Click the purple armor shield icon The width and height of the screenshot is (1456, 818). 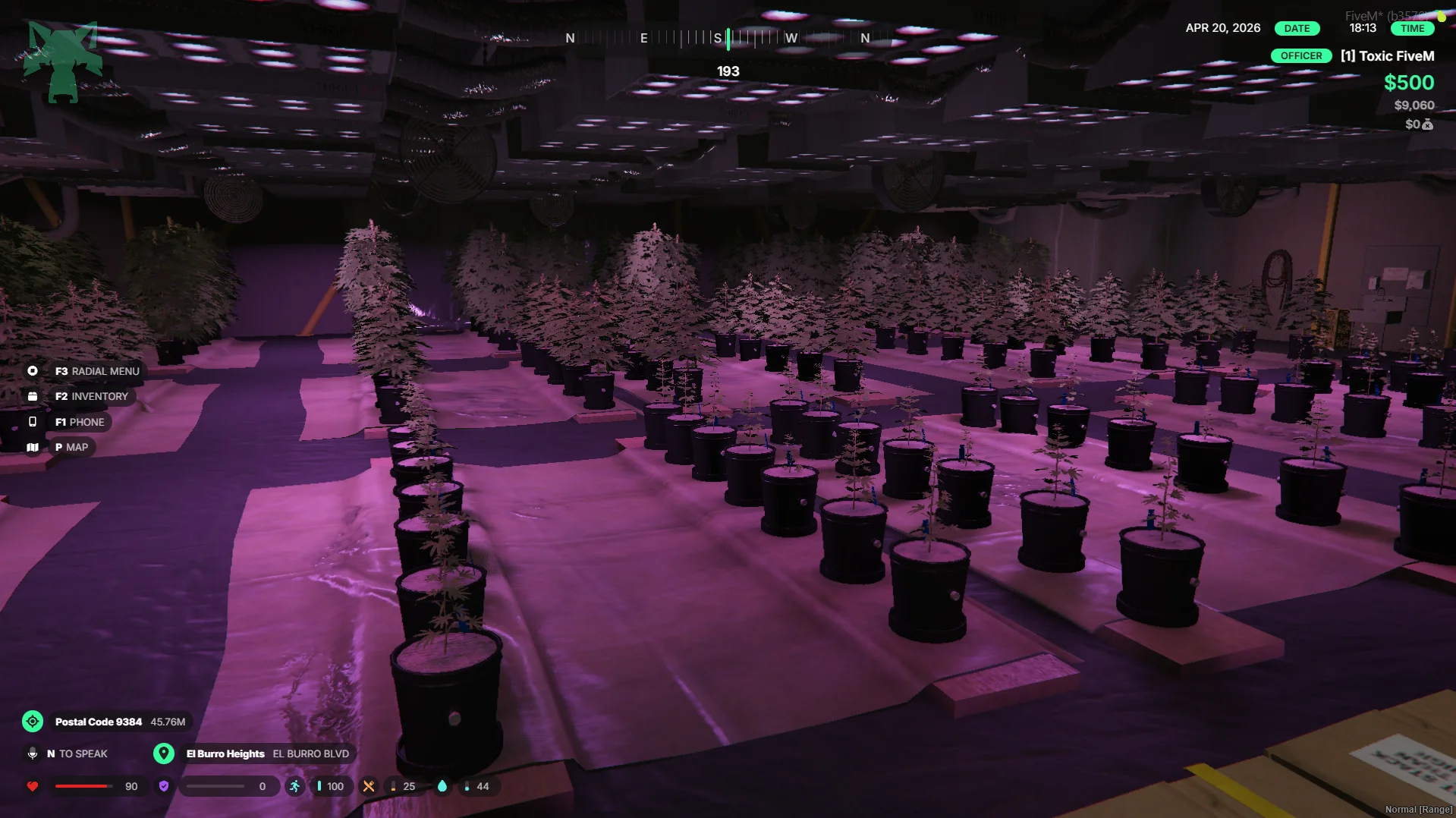coord(164,786)
